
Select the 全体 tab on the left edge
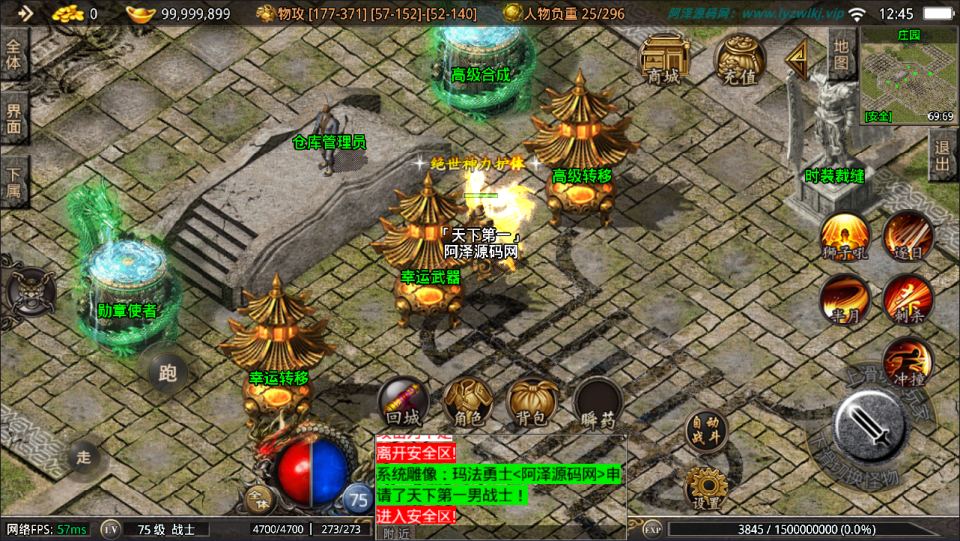point(14,53)
